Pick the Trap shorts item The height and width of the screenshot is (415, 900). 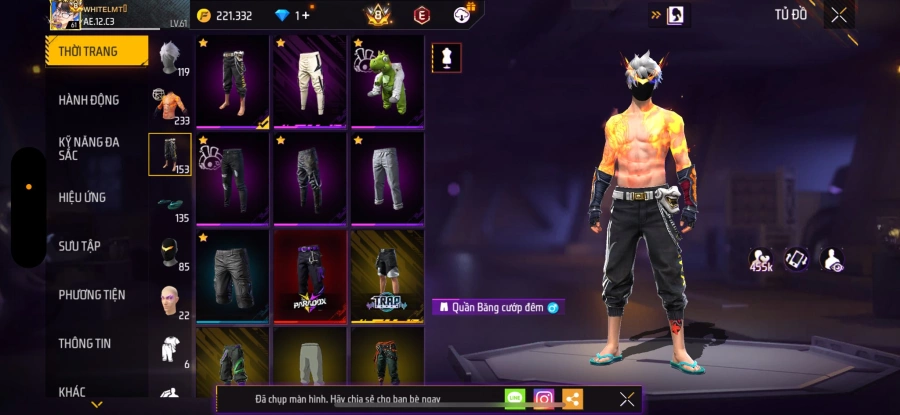point(387,276)
